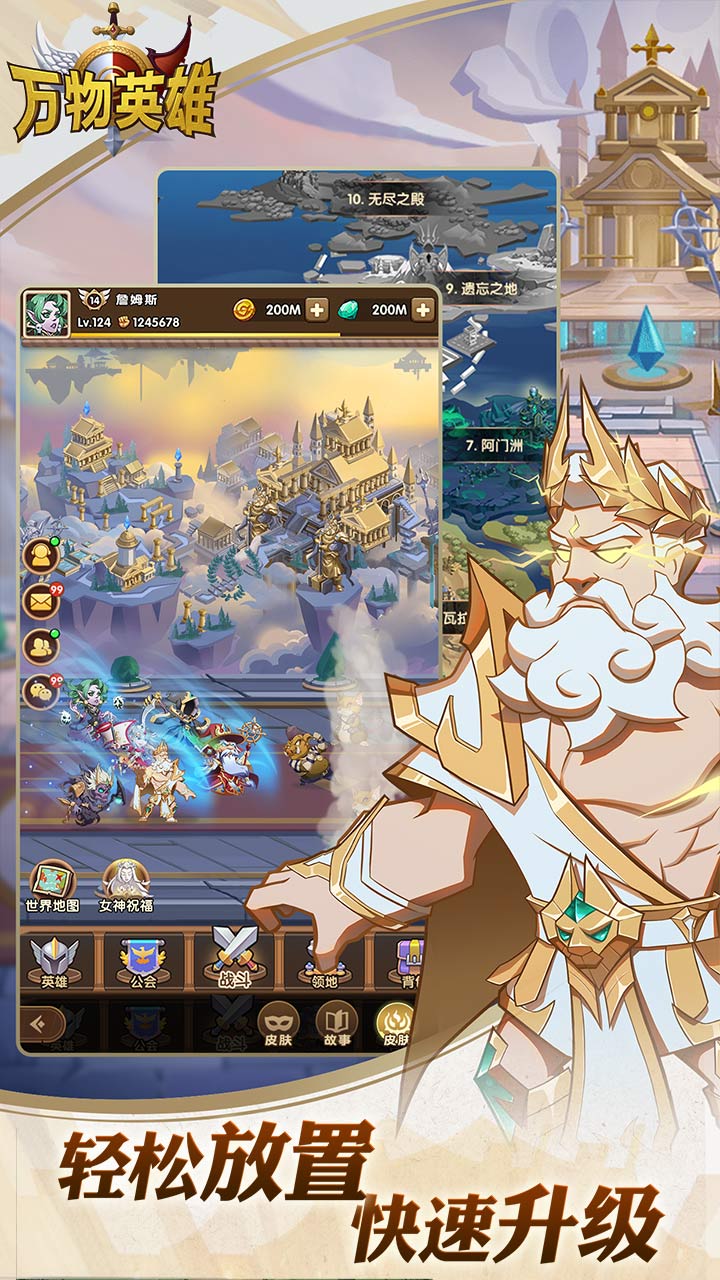Buy more green gems with the plus button
This screenshot has width=720, height=1280.
tap(423, 310)
